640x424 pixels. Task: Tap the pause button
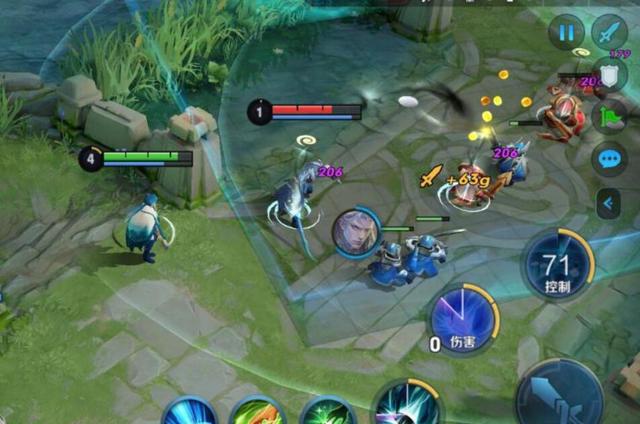[566, 32]
